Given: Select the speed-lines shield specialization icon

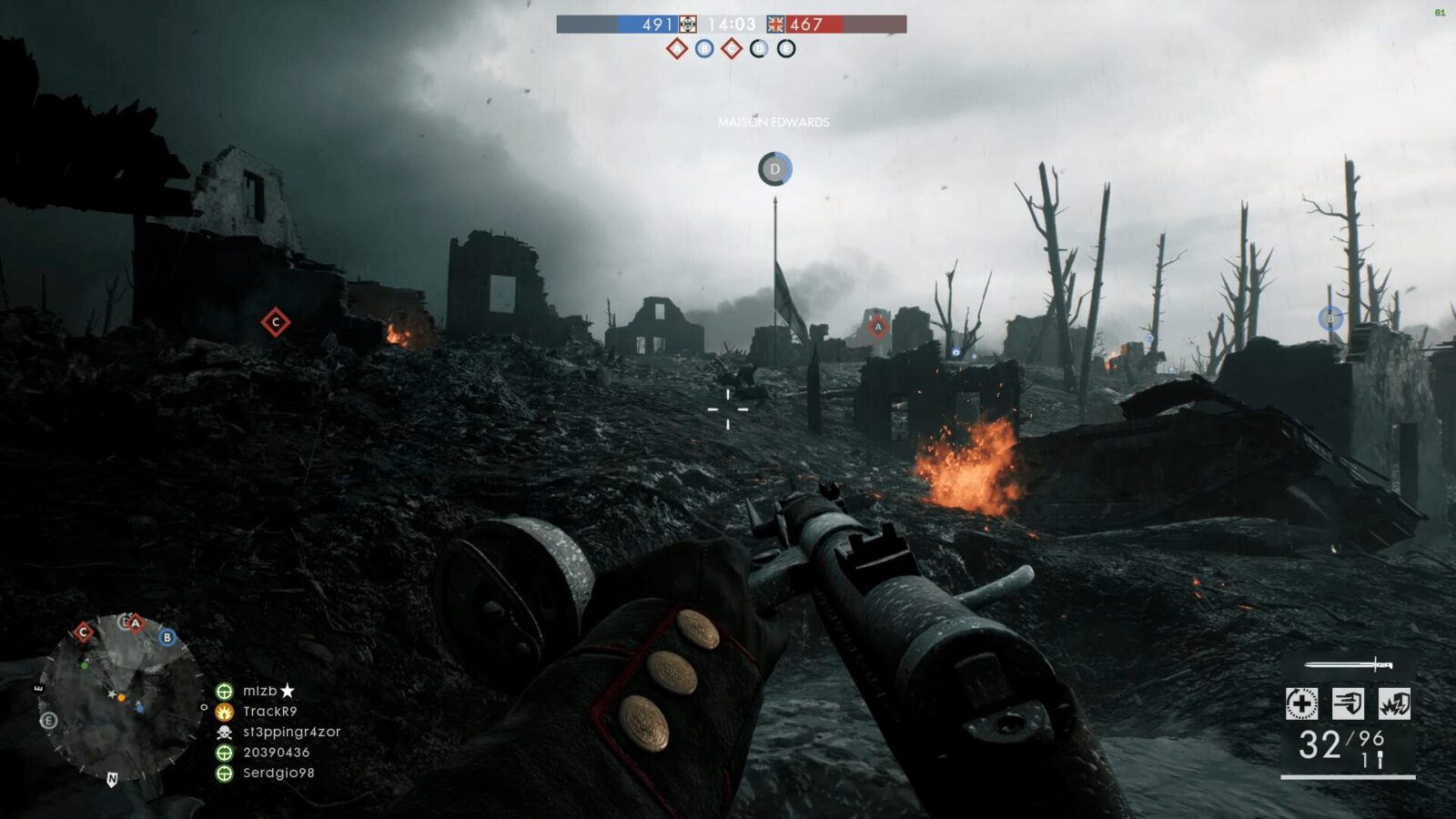Looking at the screenshot, I should coord(1348,703).
